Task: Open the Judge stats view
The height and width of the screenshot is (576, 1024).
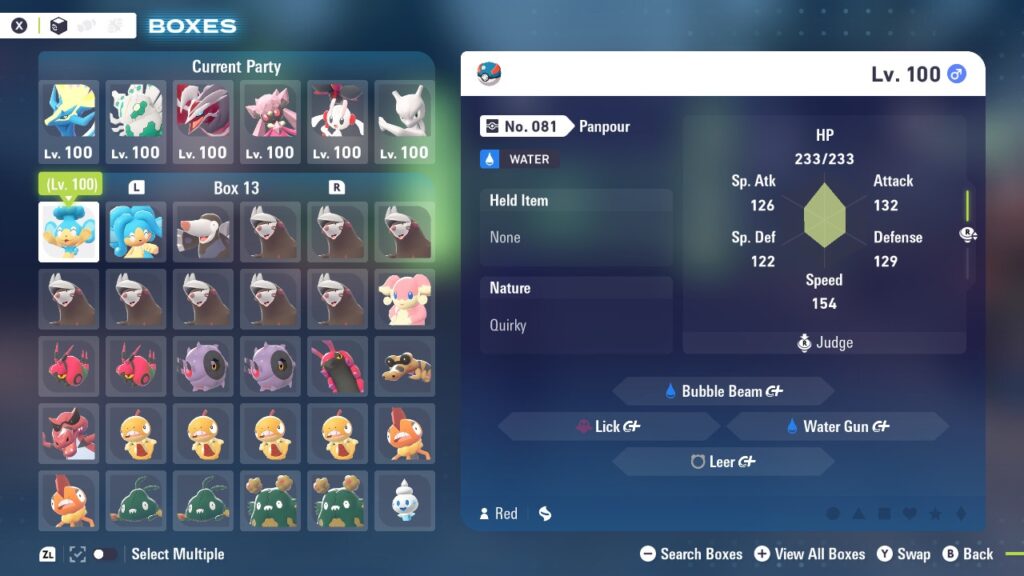Action: point(825,342)
